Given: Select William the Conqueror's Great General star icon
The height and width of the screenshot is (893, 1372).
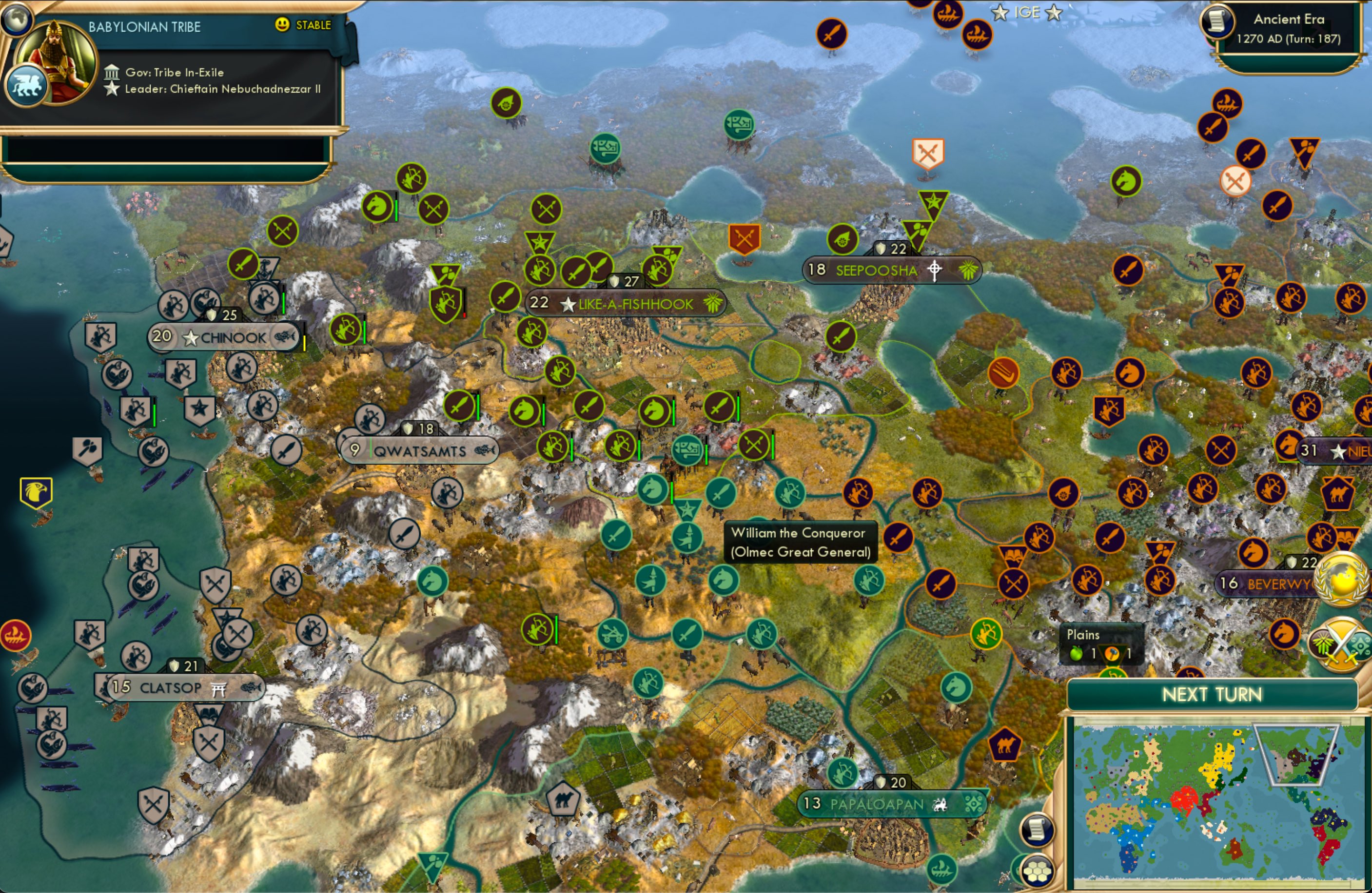Looking at the screenshot, I should (689, 509).
